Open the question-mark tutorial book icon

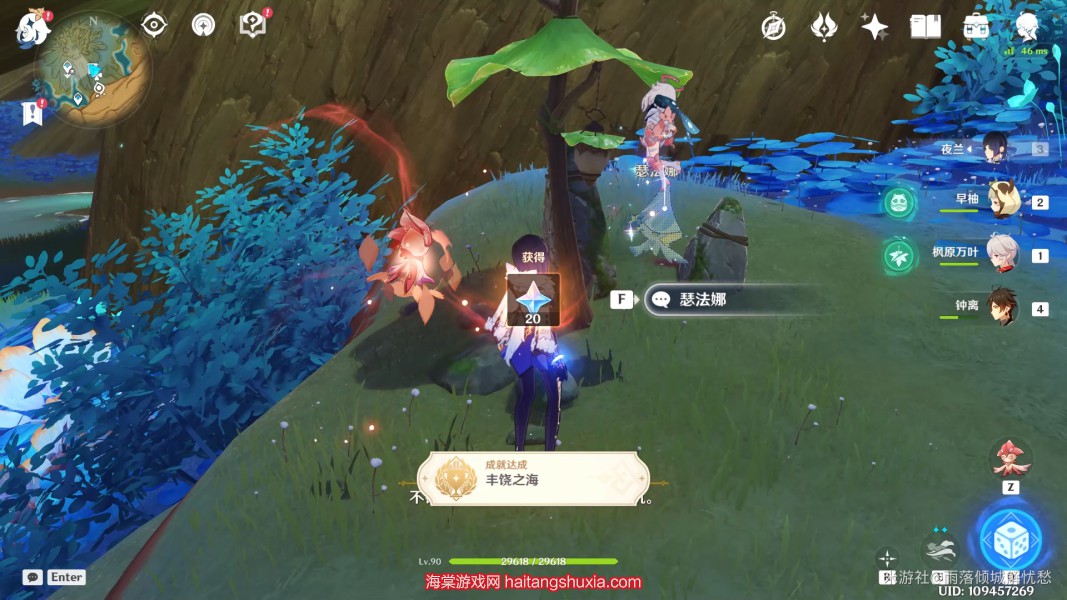coord(253,25)
